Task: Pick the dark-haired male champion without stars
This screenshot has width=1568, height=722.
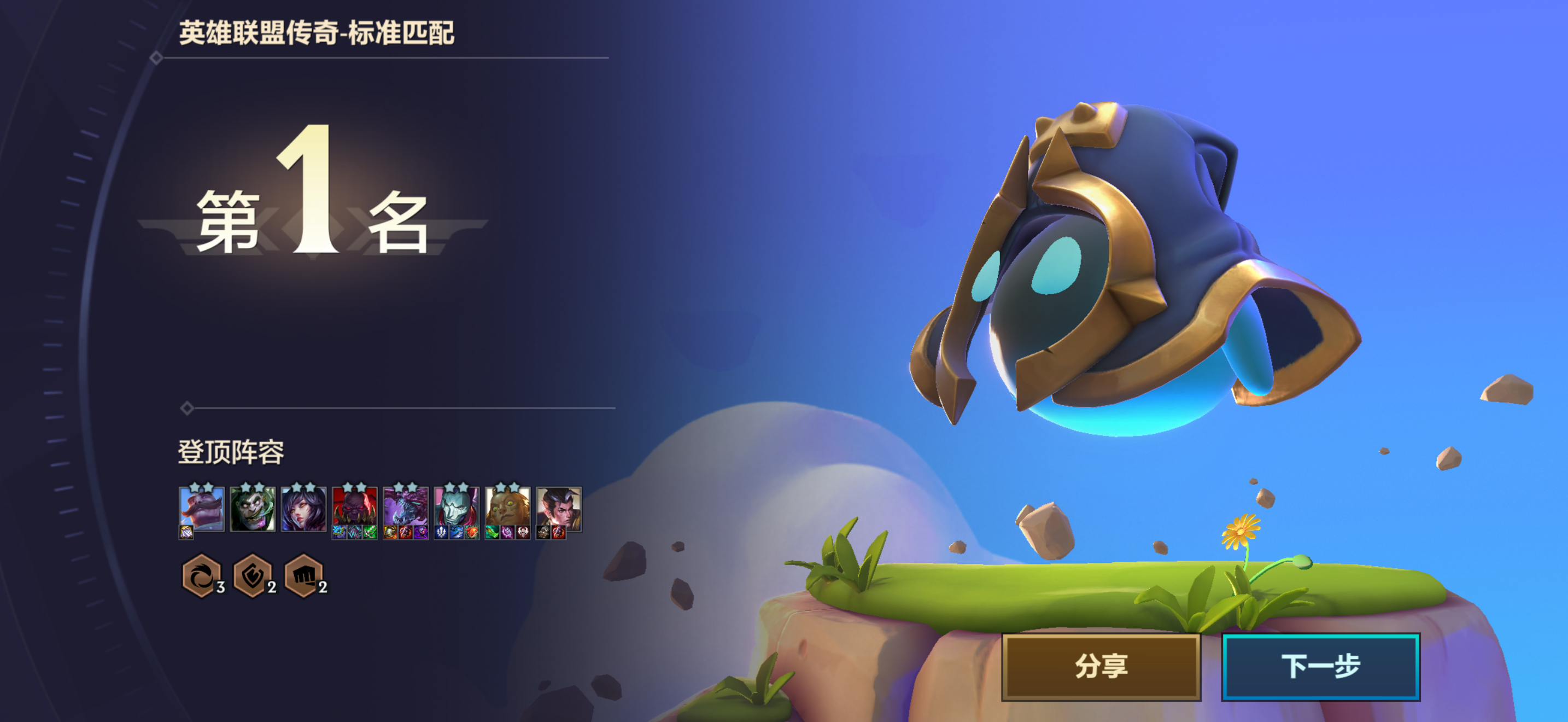Action: coord(559,506)
